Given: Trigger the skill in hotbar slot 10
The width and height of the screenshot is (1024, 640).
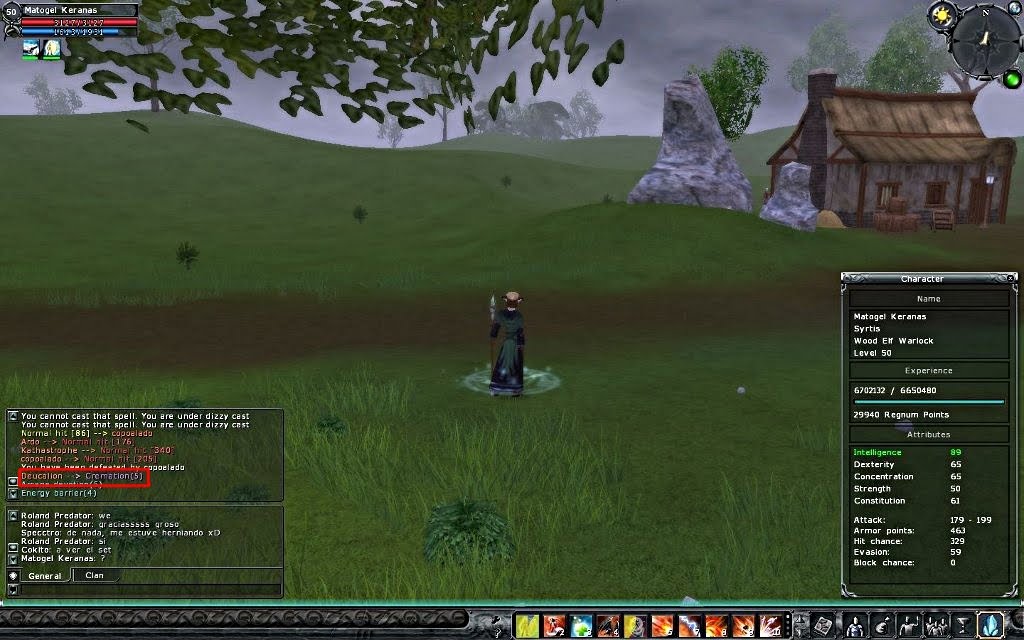Looking at the screenshot, I should (x=770, y=626).
